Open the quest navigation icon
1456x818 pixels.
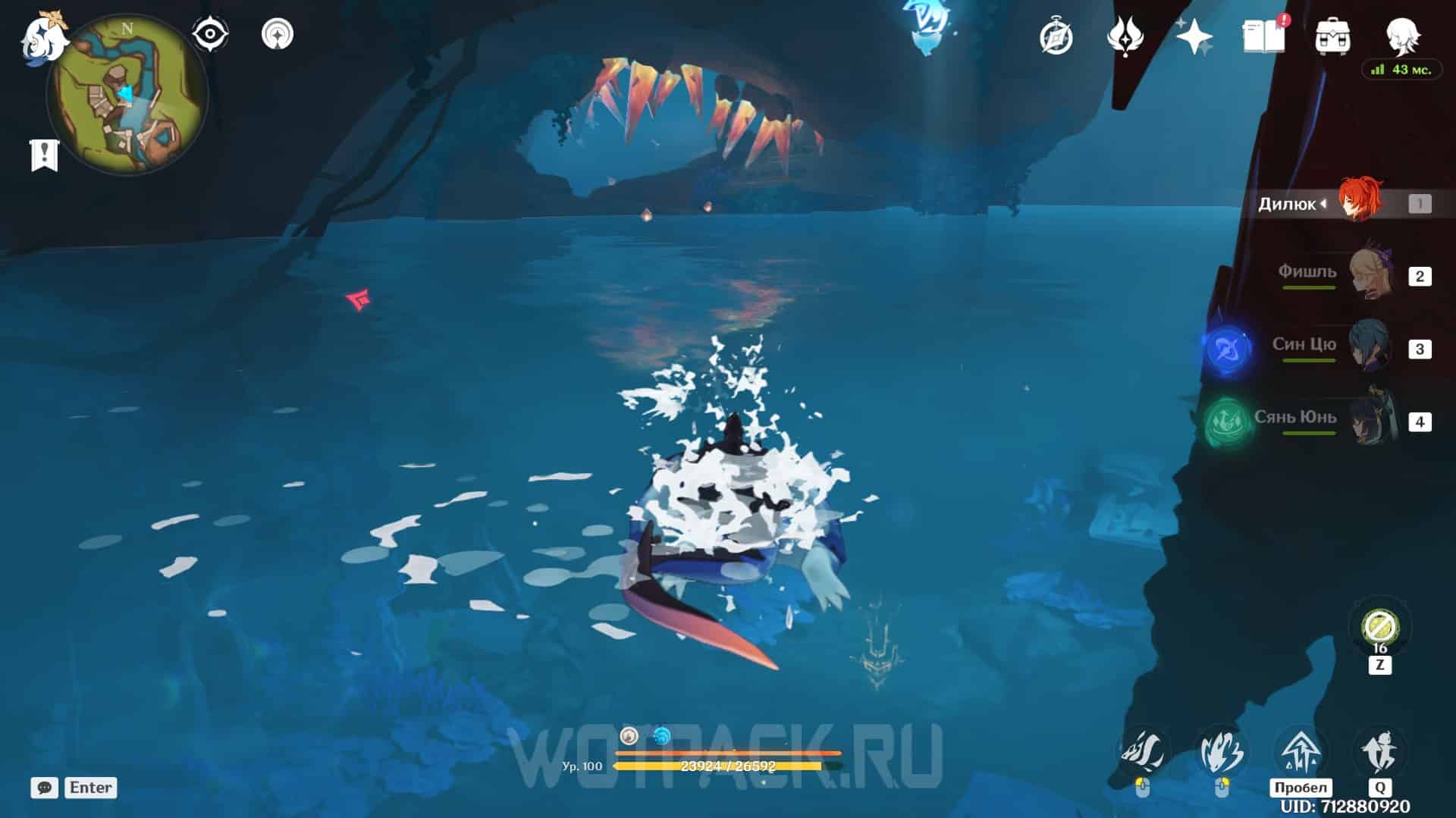click(x=277, y=34)
